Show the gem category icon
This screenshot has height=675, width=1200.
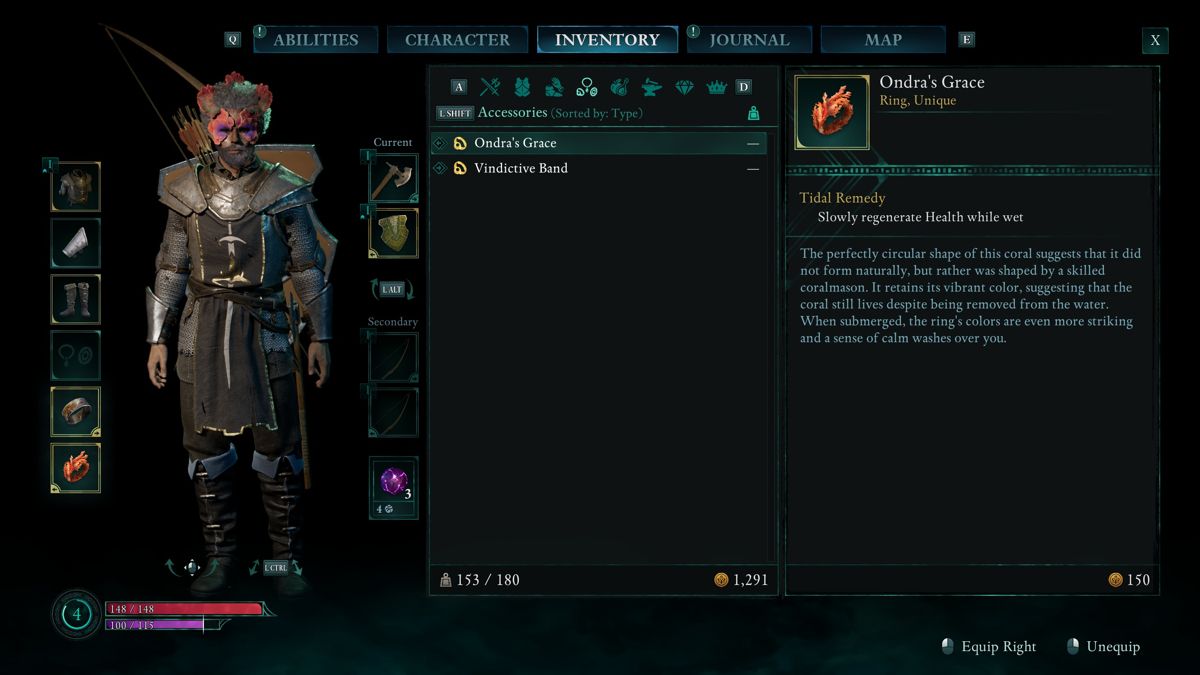click(x=684, y=87)
